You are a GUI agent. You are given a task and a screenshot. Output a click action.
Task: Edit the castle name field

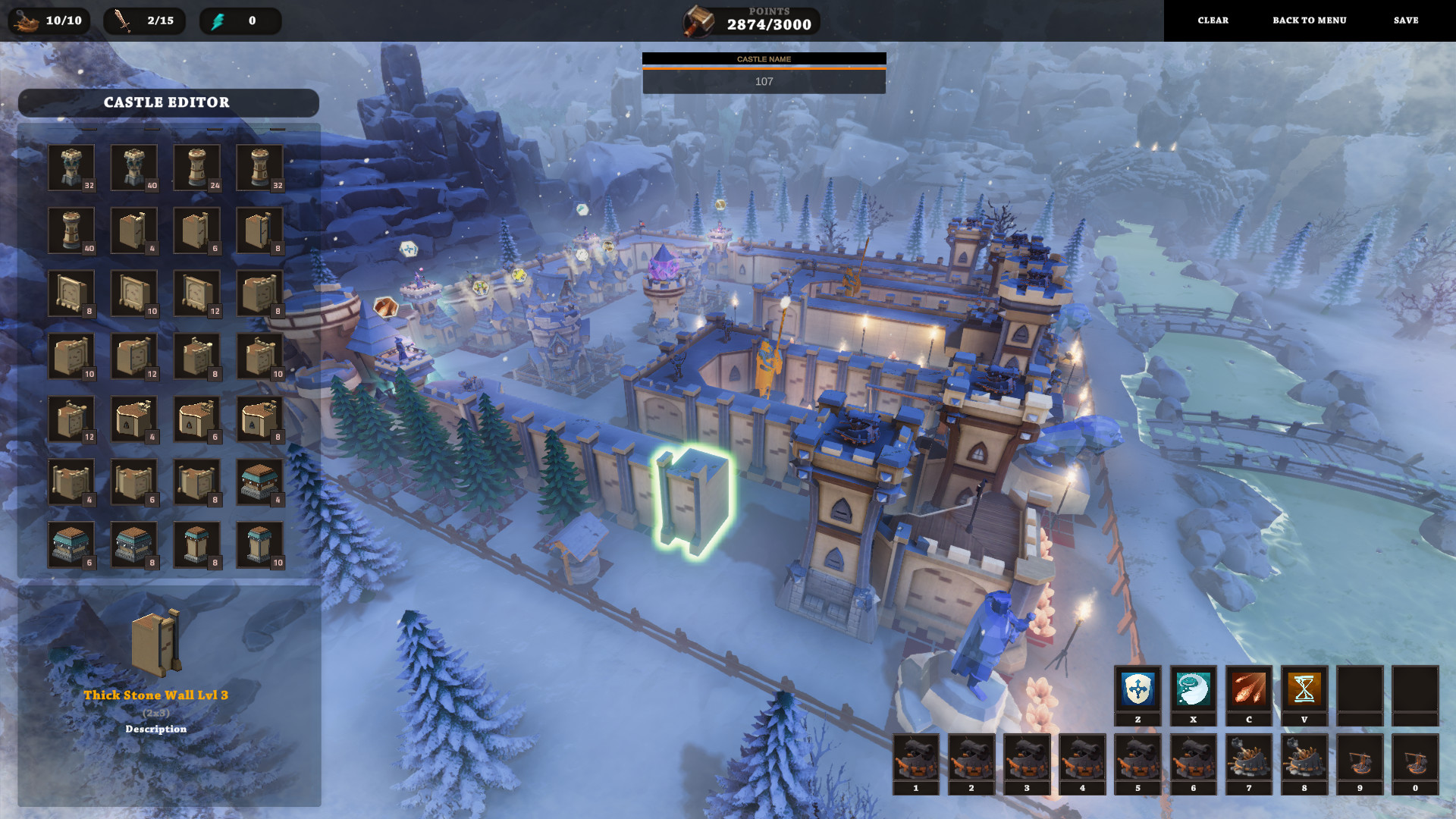pyautogui.click(x=764, y=81)
